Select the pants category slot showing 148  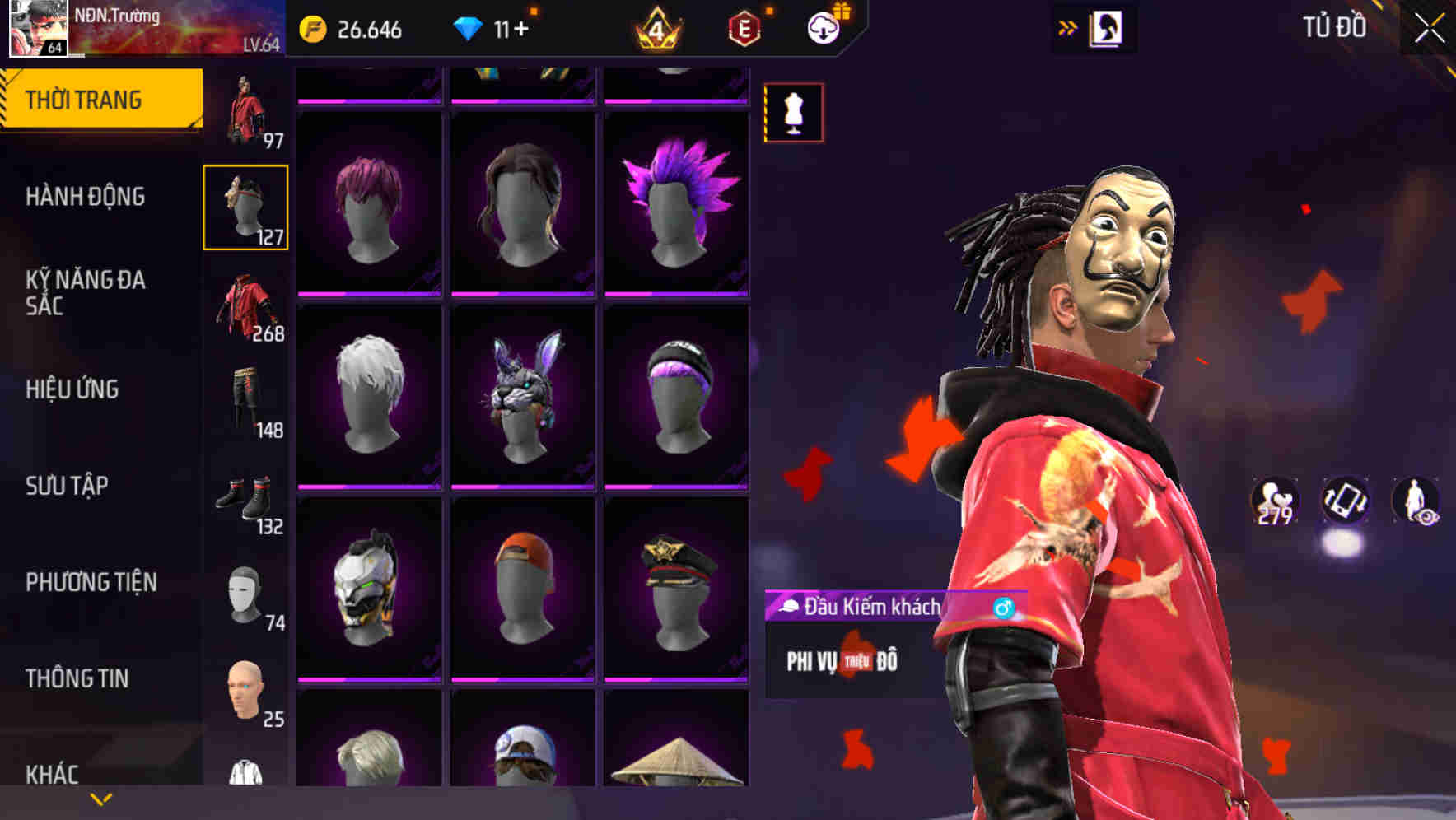[246, 395]
